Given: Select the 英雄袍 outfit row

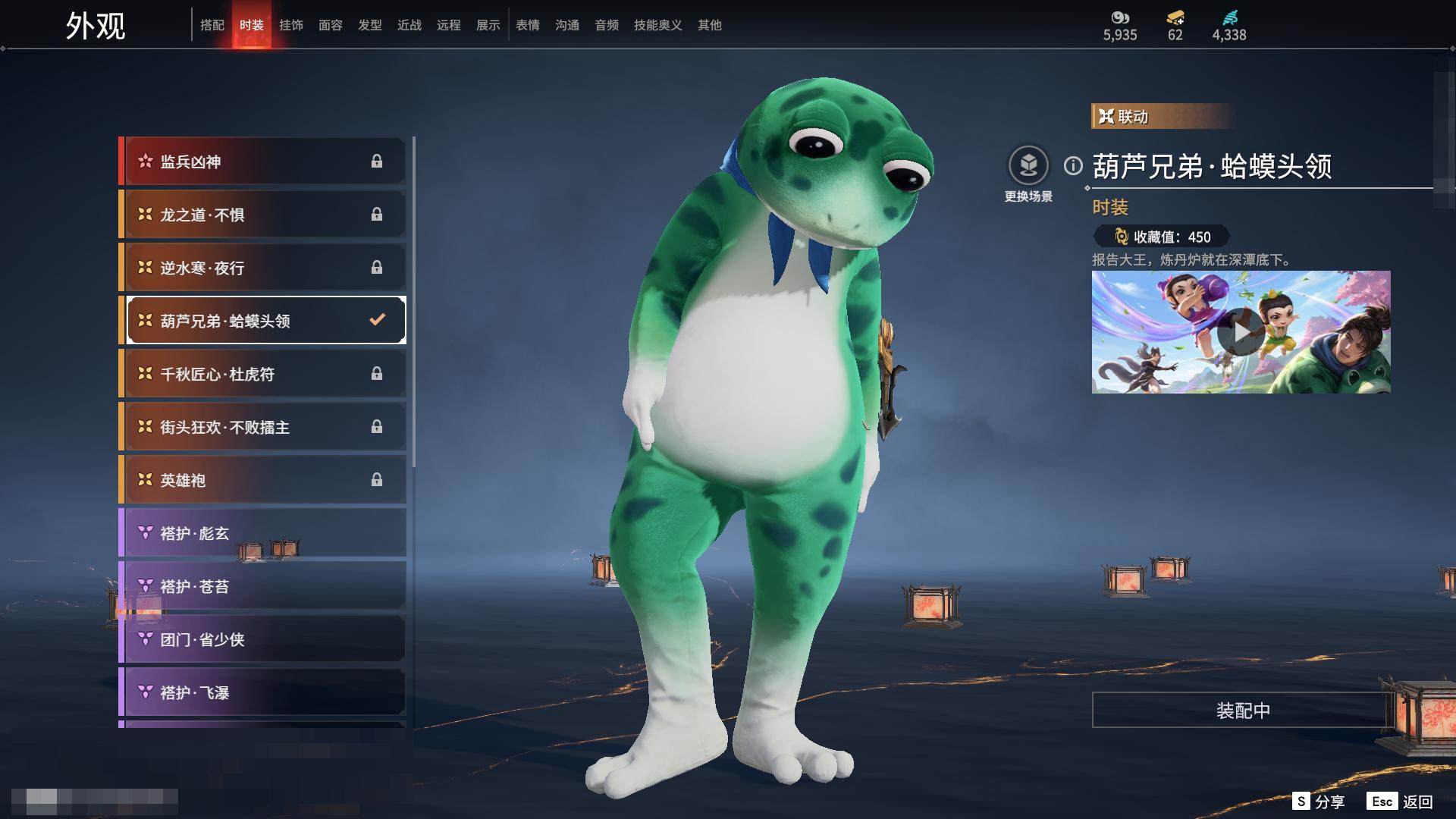Looking at the screenshot, I should (262, 480).
